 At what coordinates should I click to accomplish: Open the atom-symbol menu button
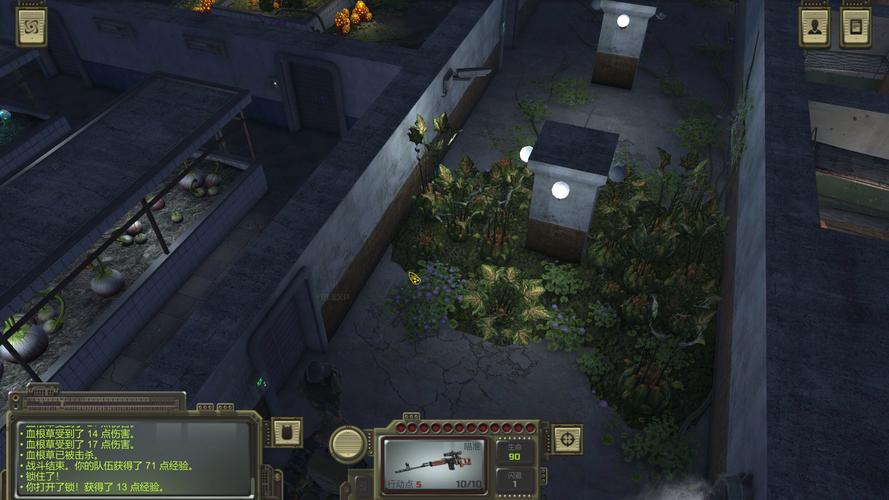(x=31, y=27)
